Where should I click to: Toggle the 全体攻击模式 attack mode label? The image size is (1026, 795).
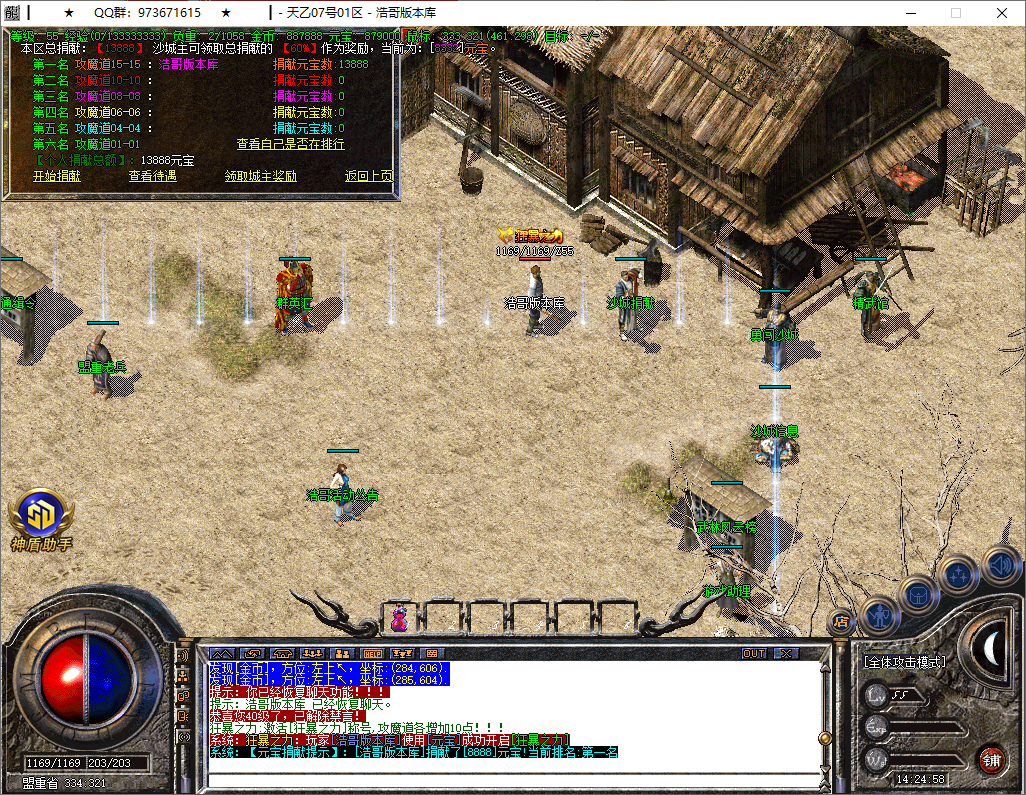[904, 661]
